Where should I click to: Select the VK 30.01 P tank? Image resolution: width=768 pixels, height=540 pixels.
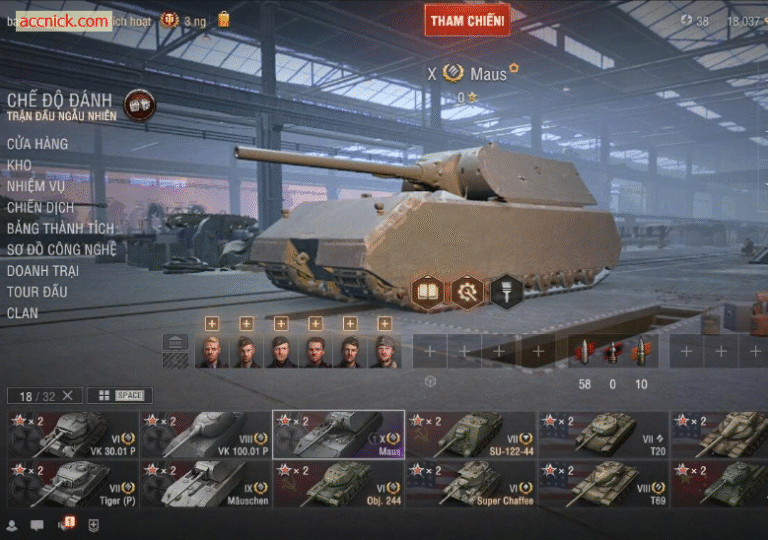pos(71,434)
